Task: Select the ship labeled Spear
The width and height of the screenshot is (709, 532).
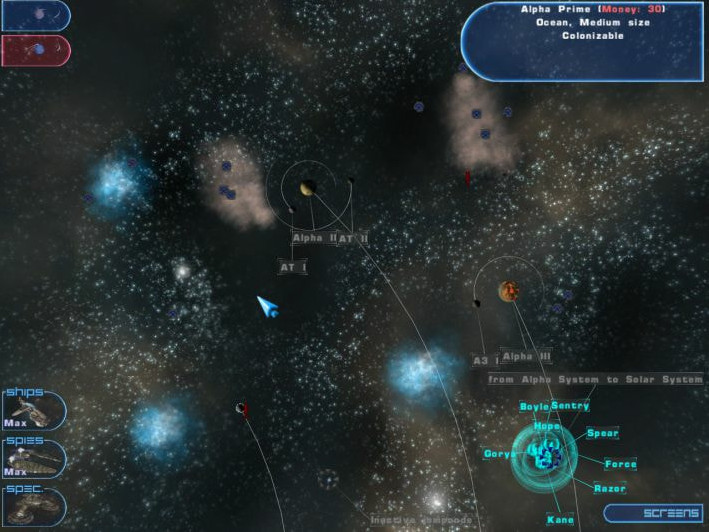Action: point(602,434)
